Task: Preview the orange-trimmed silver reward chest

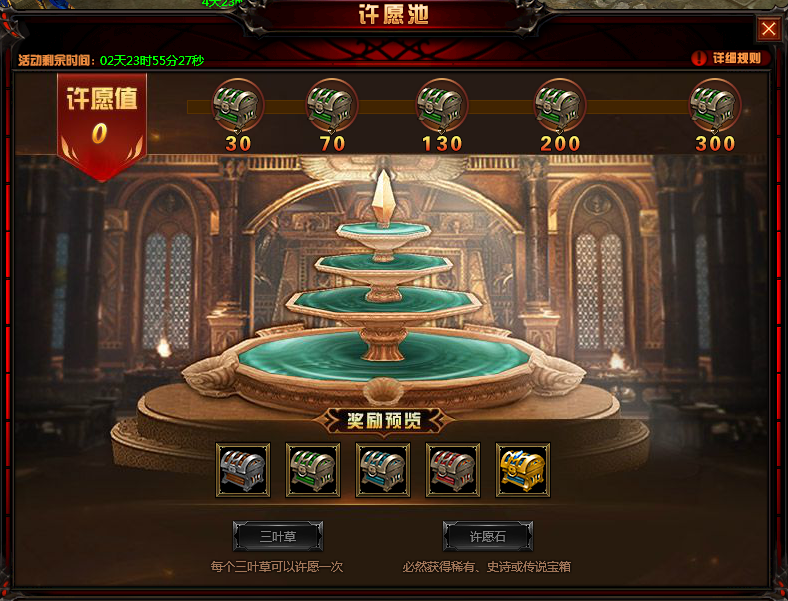Action: point(243,470)
